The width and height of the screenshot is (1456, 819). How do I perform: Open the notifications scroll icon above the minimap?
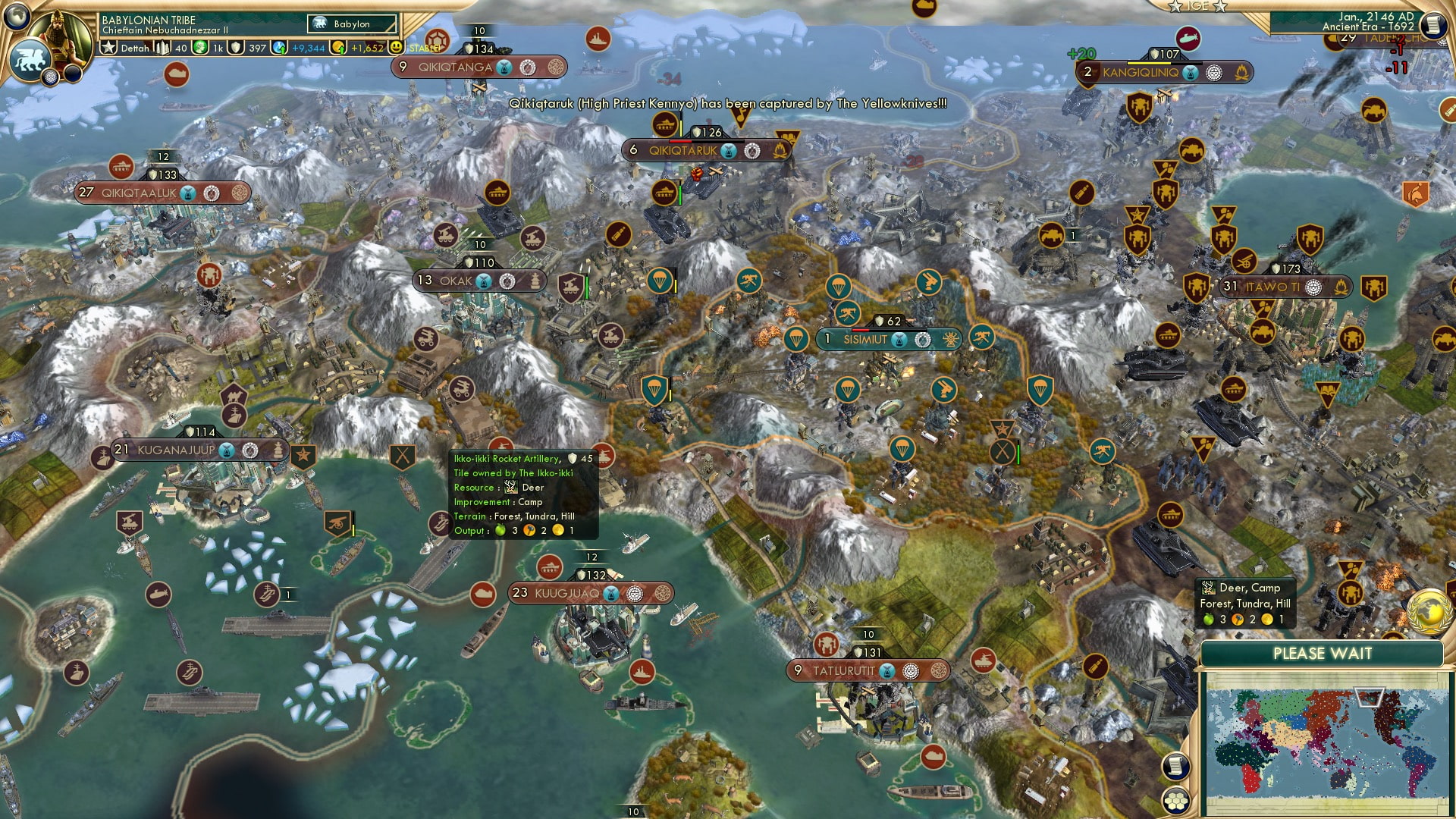pyautogui.click(x=1176, y=767)
